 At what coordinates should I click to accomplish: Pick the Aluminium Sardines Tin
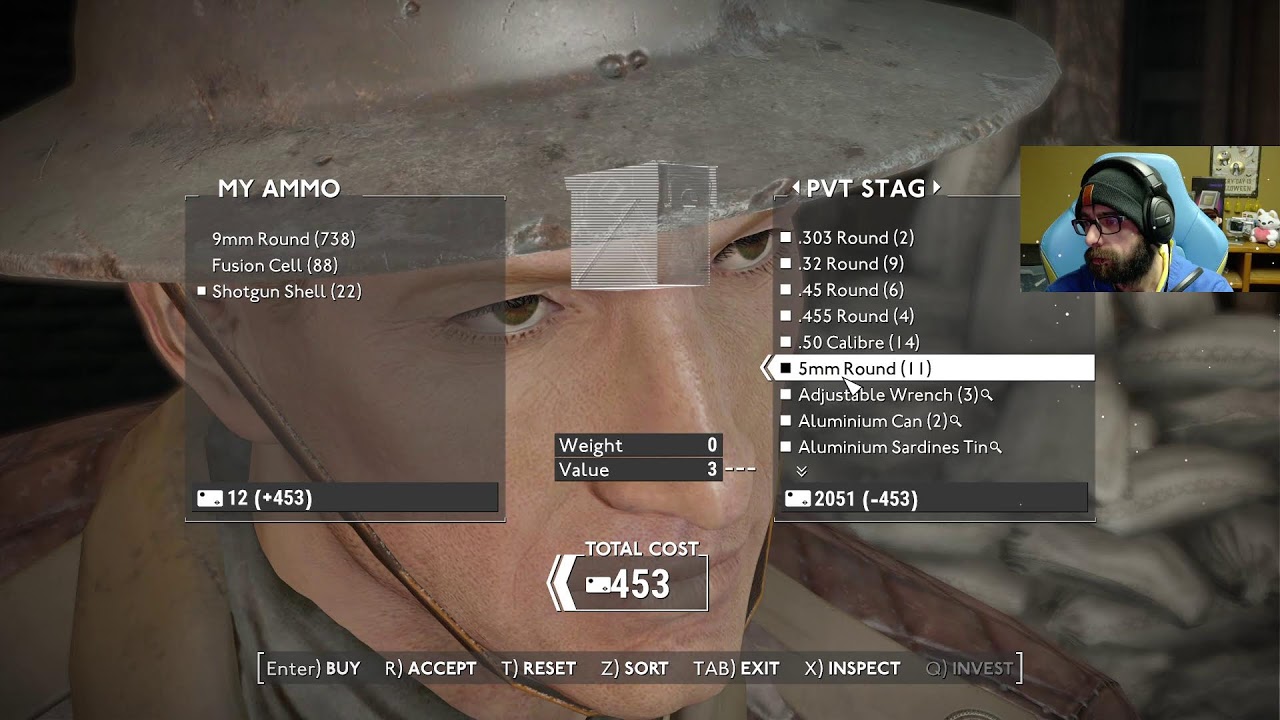[x=892, y=447]
